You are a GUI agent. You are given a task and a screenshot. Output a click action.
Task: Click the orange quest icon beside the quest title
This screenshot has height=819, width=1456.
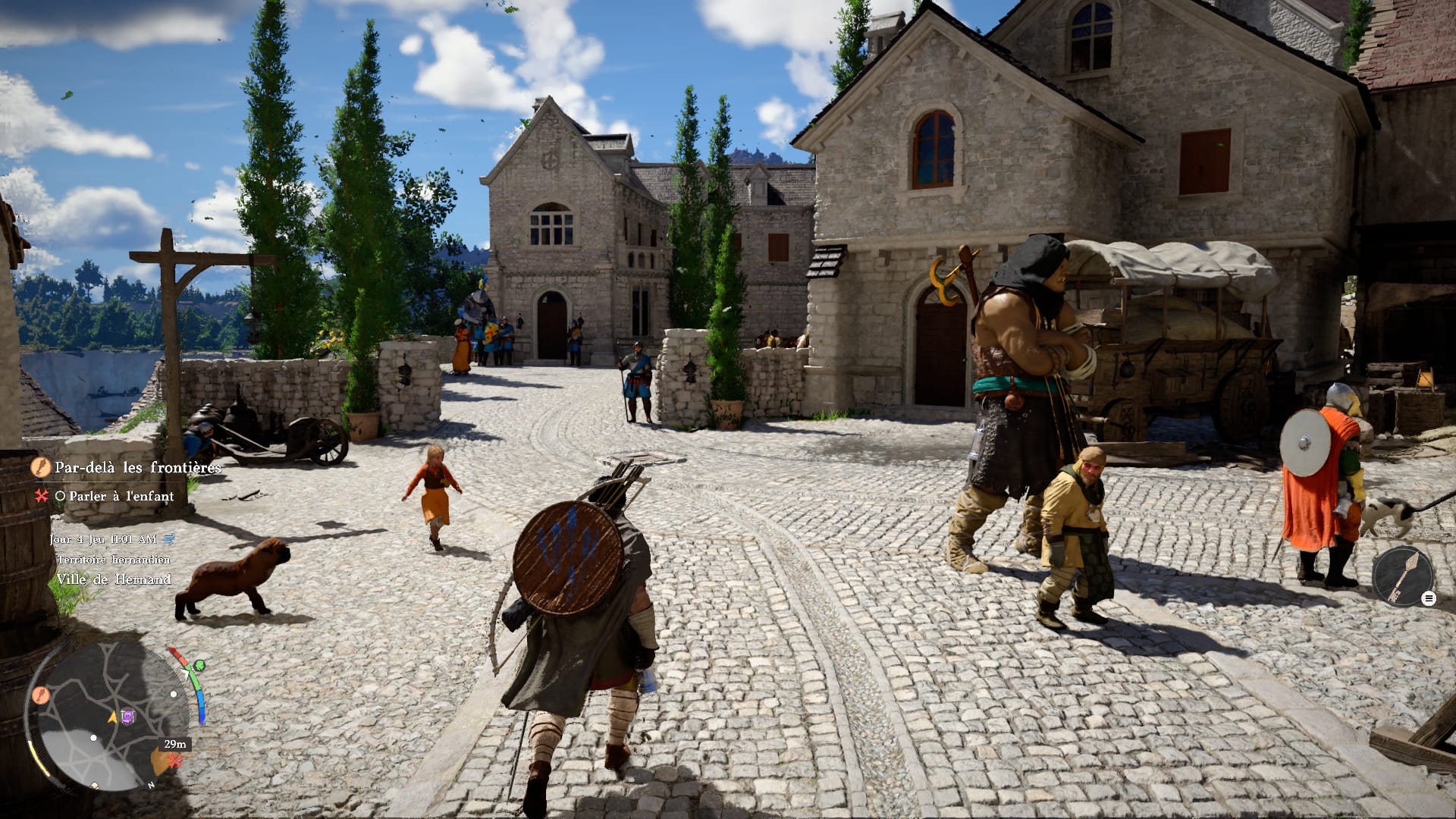[x=40, y=468]
